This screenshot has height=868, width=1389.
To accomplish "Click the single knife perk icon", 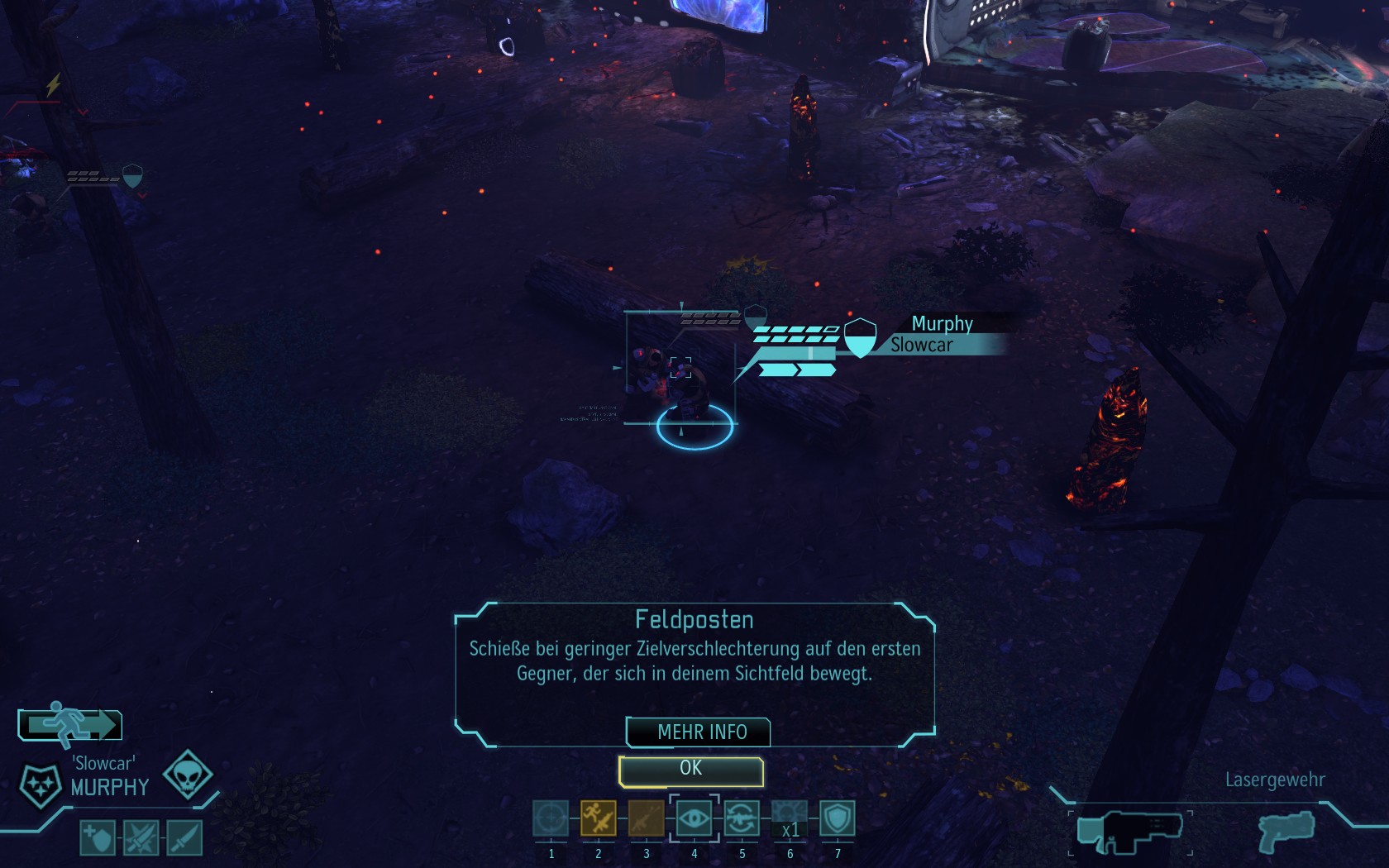I will point(184,838).
